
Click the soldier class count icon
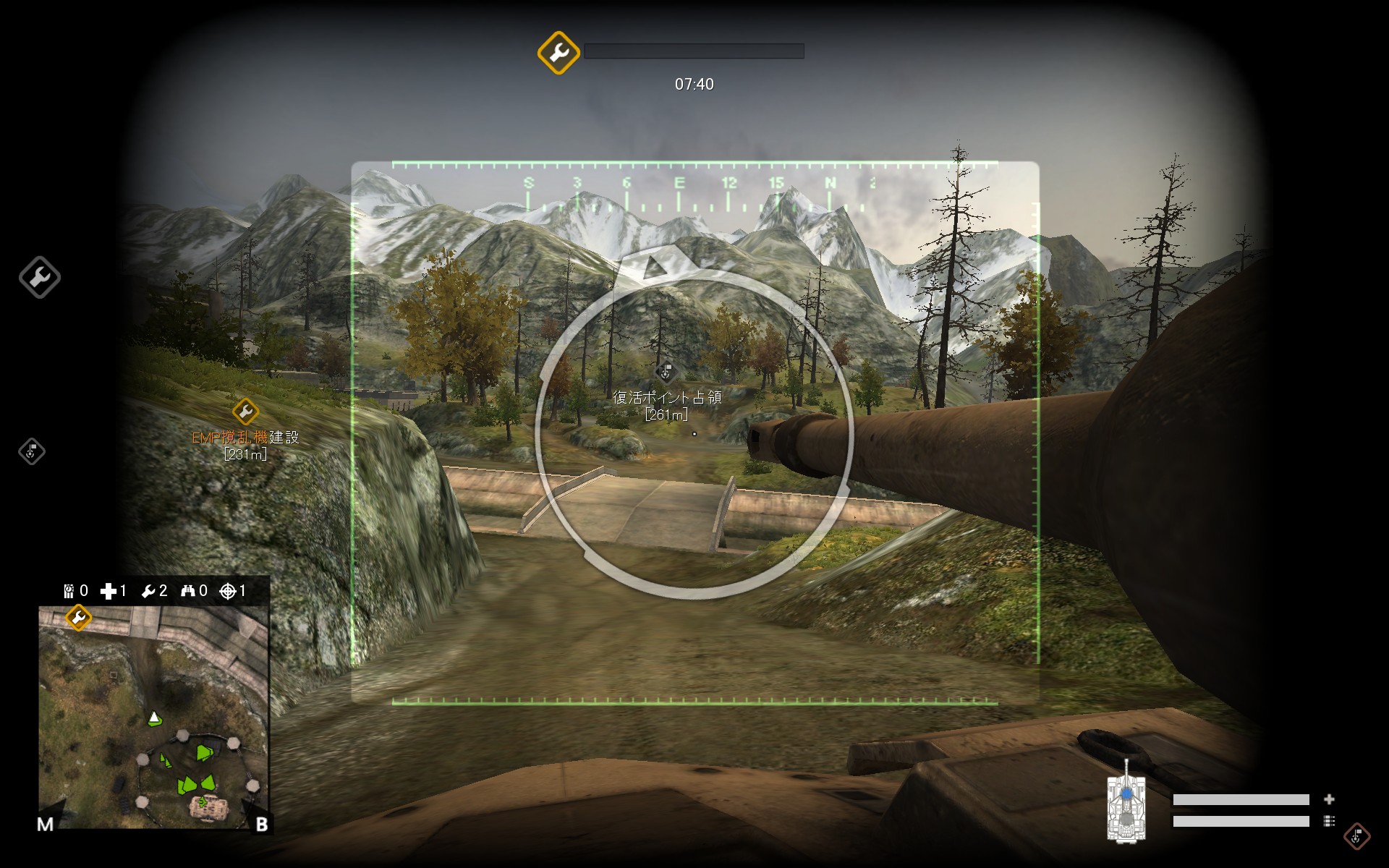click(x=69, y=592)
